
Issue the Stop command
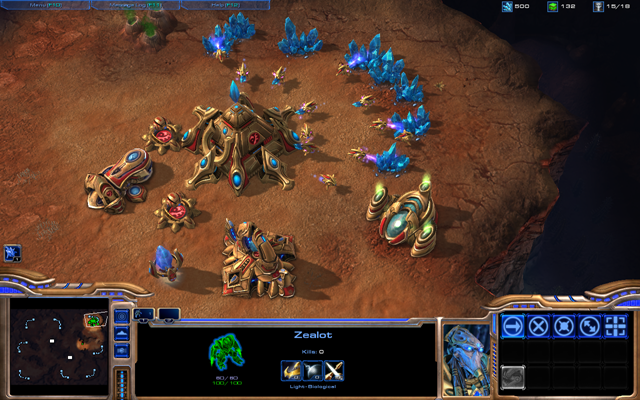[x=538, y=326]
